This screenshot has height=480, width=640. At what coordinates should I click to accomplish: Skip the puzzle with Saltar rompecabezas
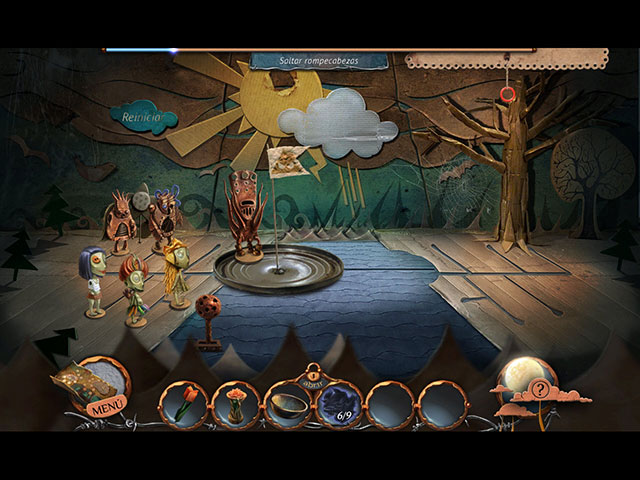319,61
